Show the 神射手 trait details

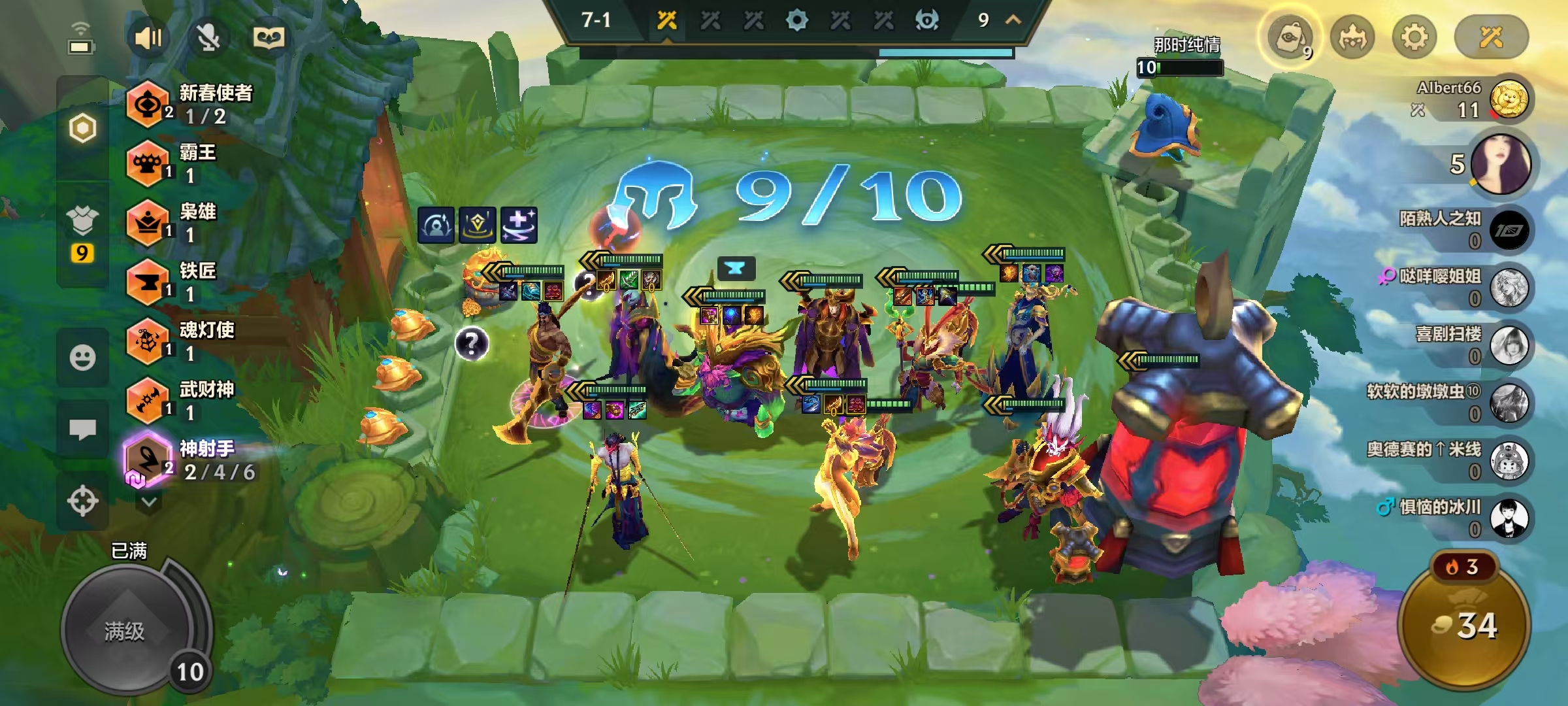pyautogui.click(x=189, y=460)
